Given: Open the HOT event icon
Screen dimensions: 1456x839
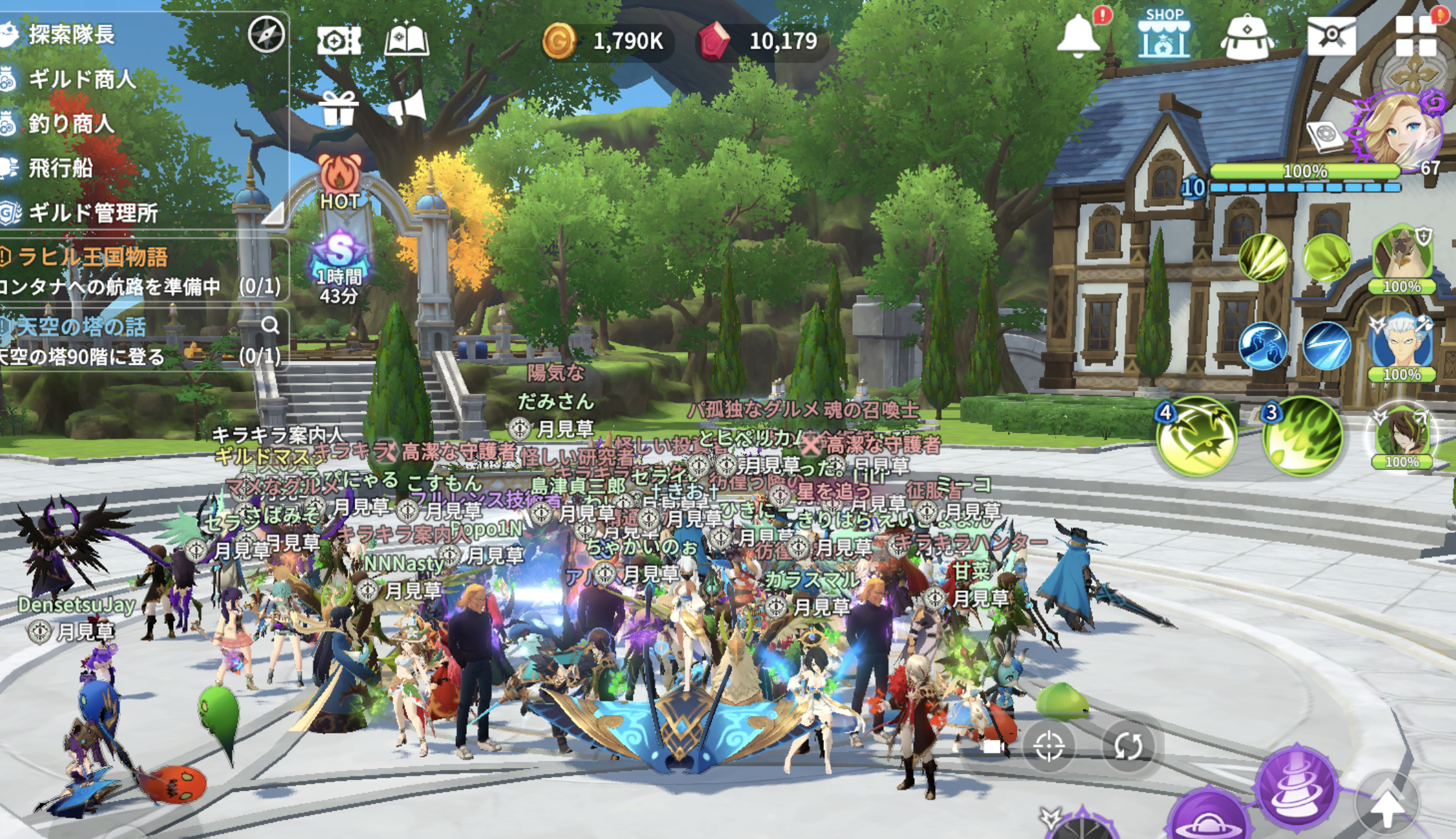Looking at the screenshot, I should [340, 182].
